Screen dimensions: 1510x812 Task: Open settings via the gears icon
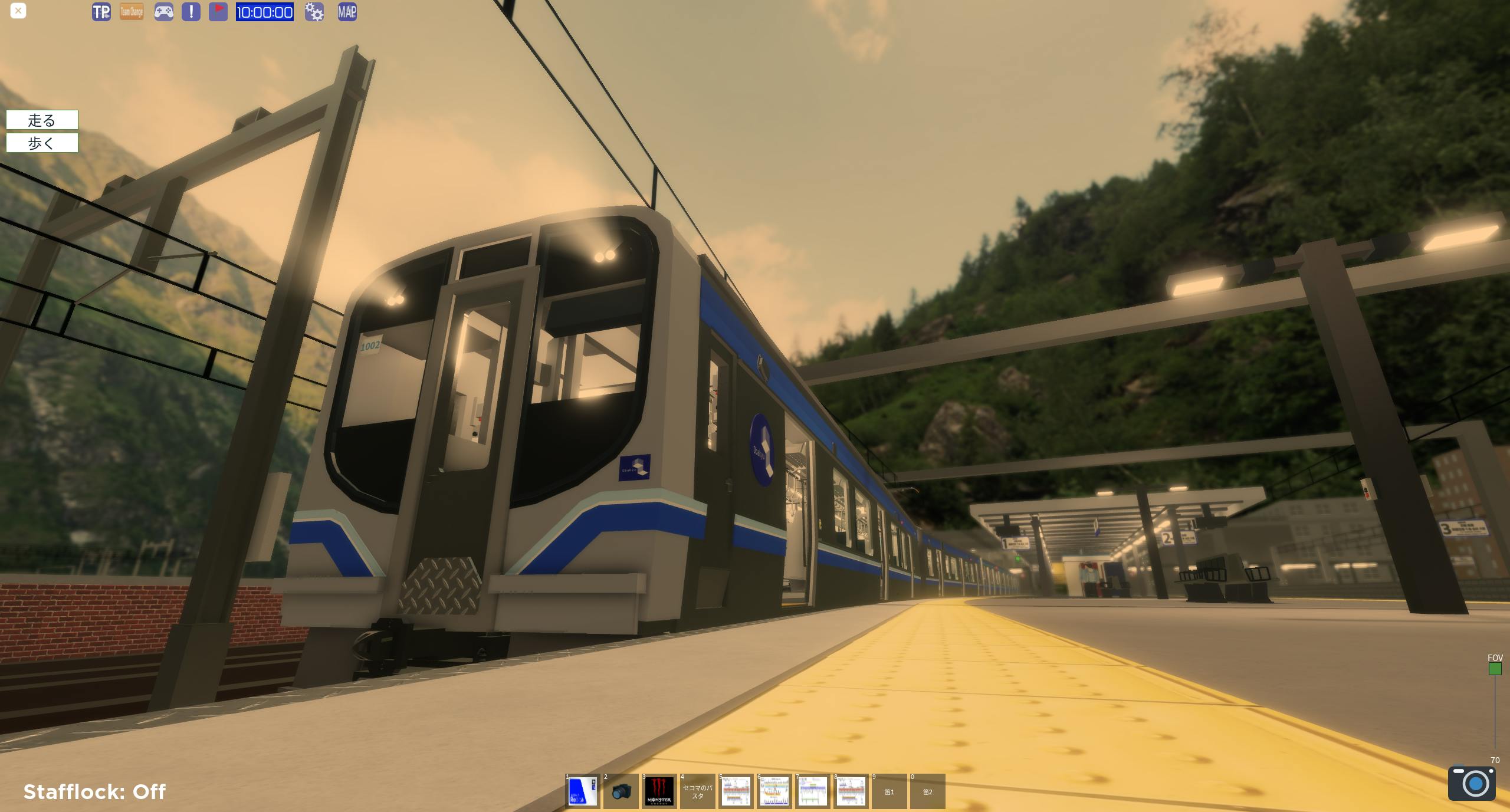click(x=314, y=12)
